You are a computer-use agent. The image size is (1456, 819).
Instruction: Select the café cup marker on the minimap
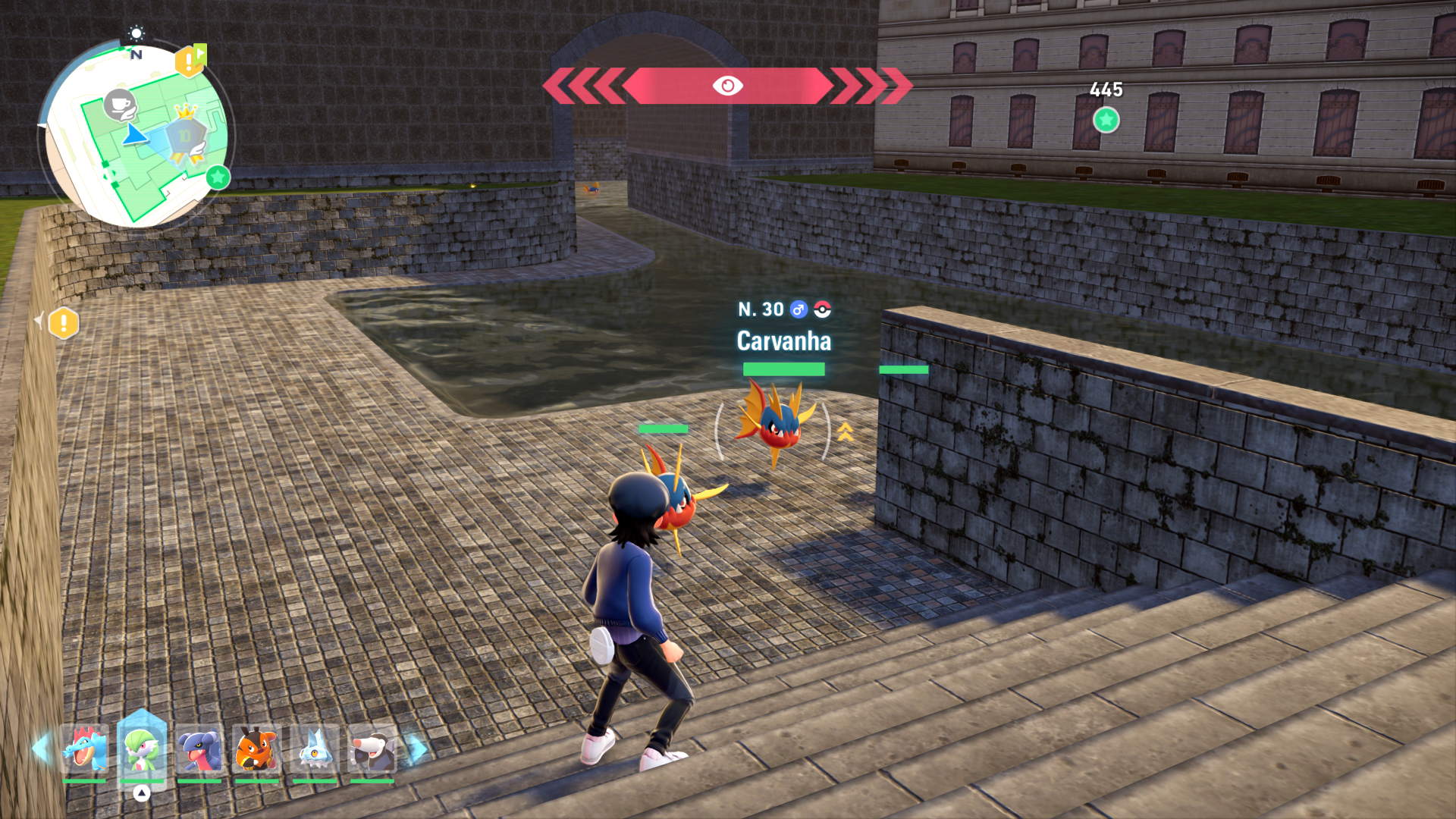tap(119, 104)
